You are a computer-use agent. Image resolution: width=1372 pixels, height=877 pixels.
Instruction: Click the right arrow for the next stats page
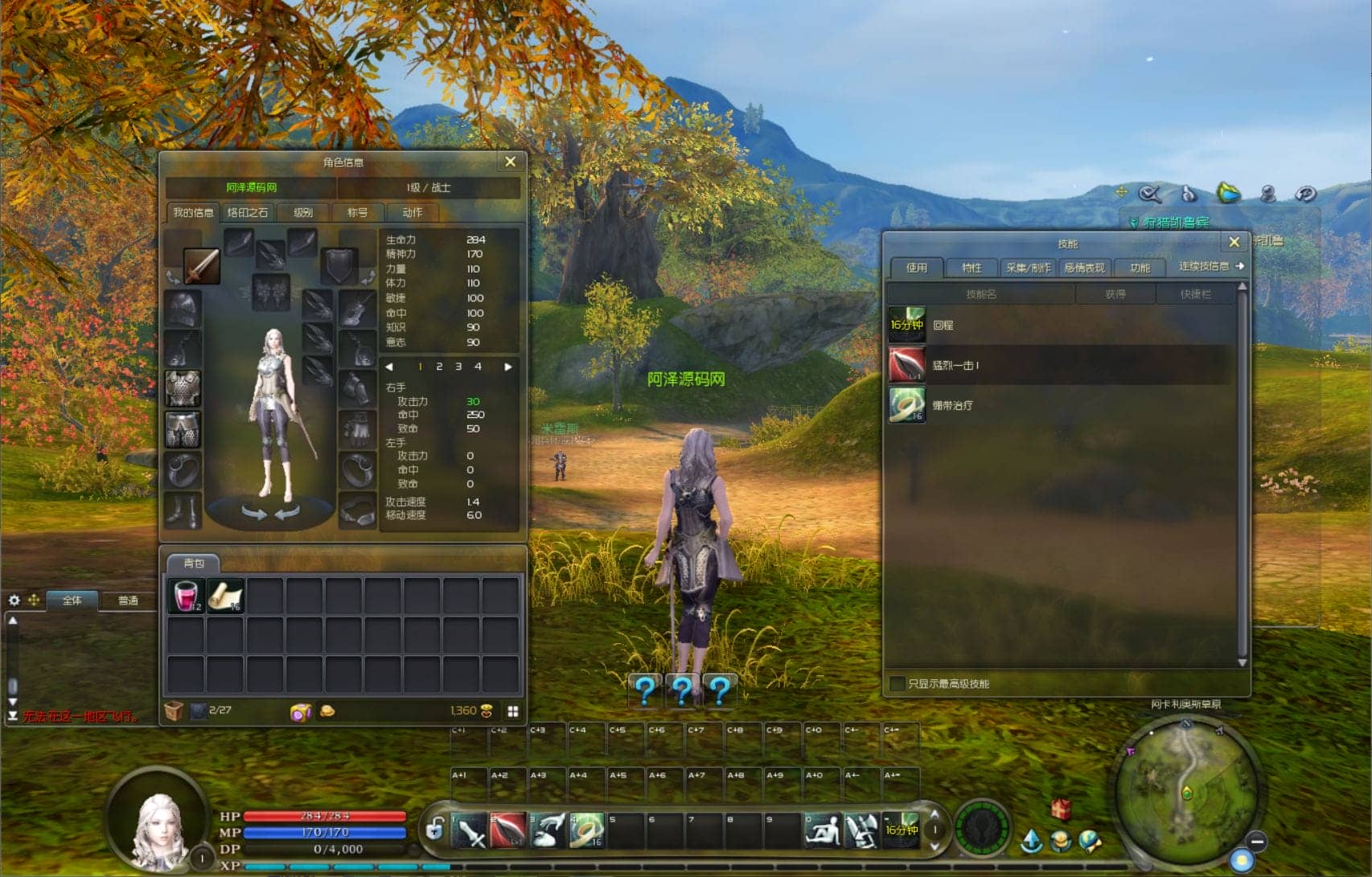click(x=507, y=367)
